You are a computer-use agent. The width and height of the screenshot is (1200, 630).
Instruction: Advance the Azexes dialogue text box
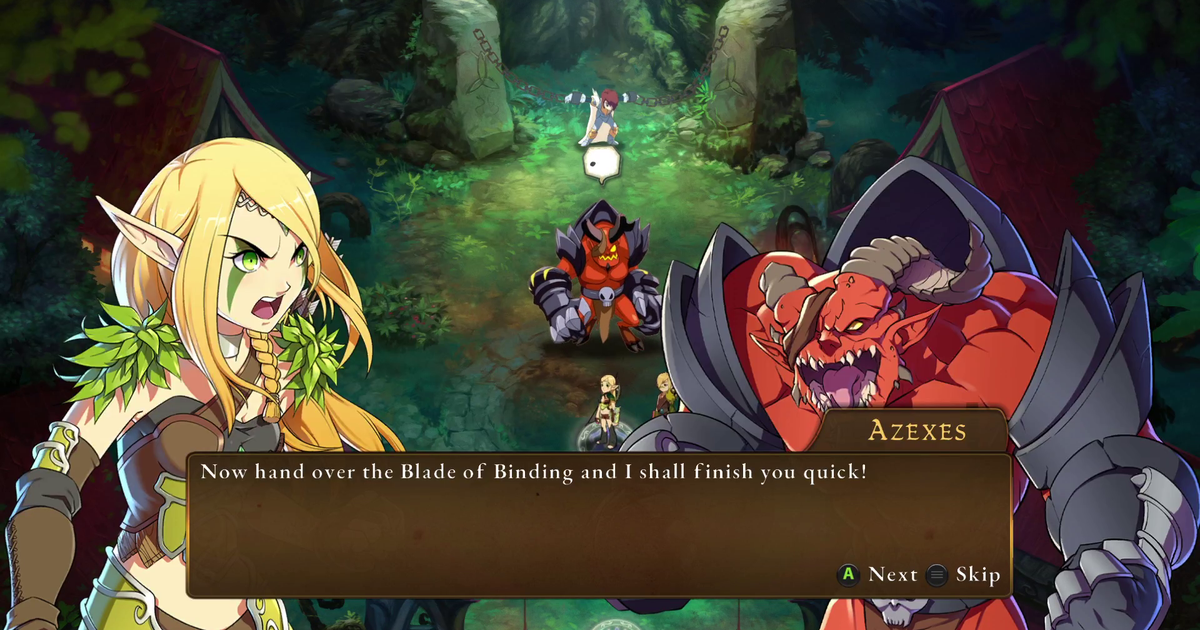pos(878,574)
